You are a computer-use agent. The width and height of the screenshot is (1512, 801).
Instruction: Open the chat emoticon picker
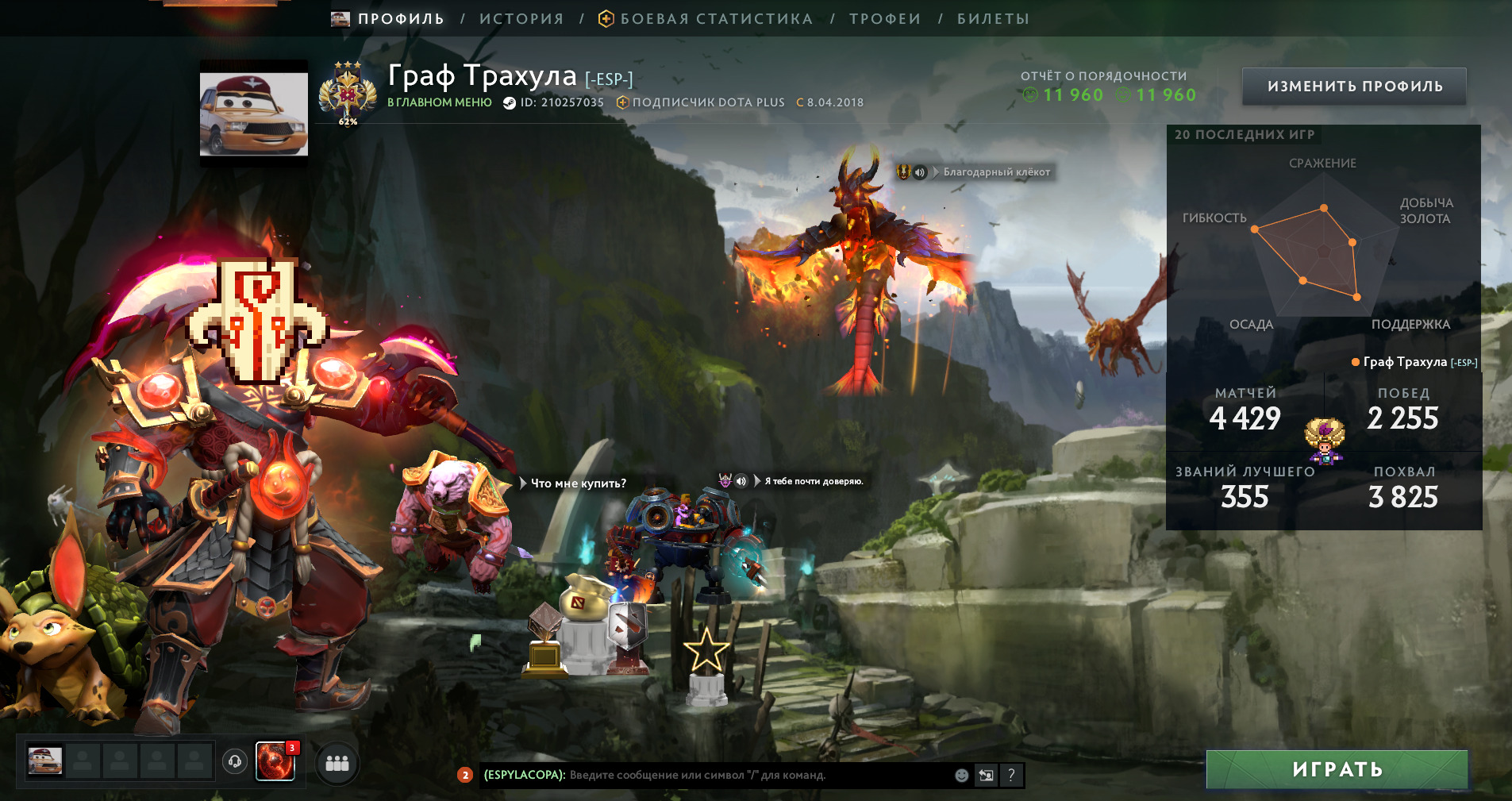(961, 776)
